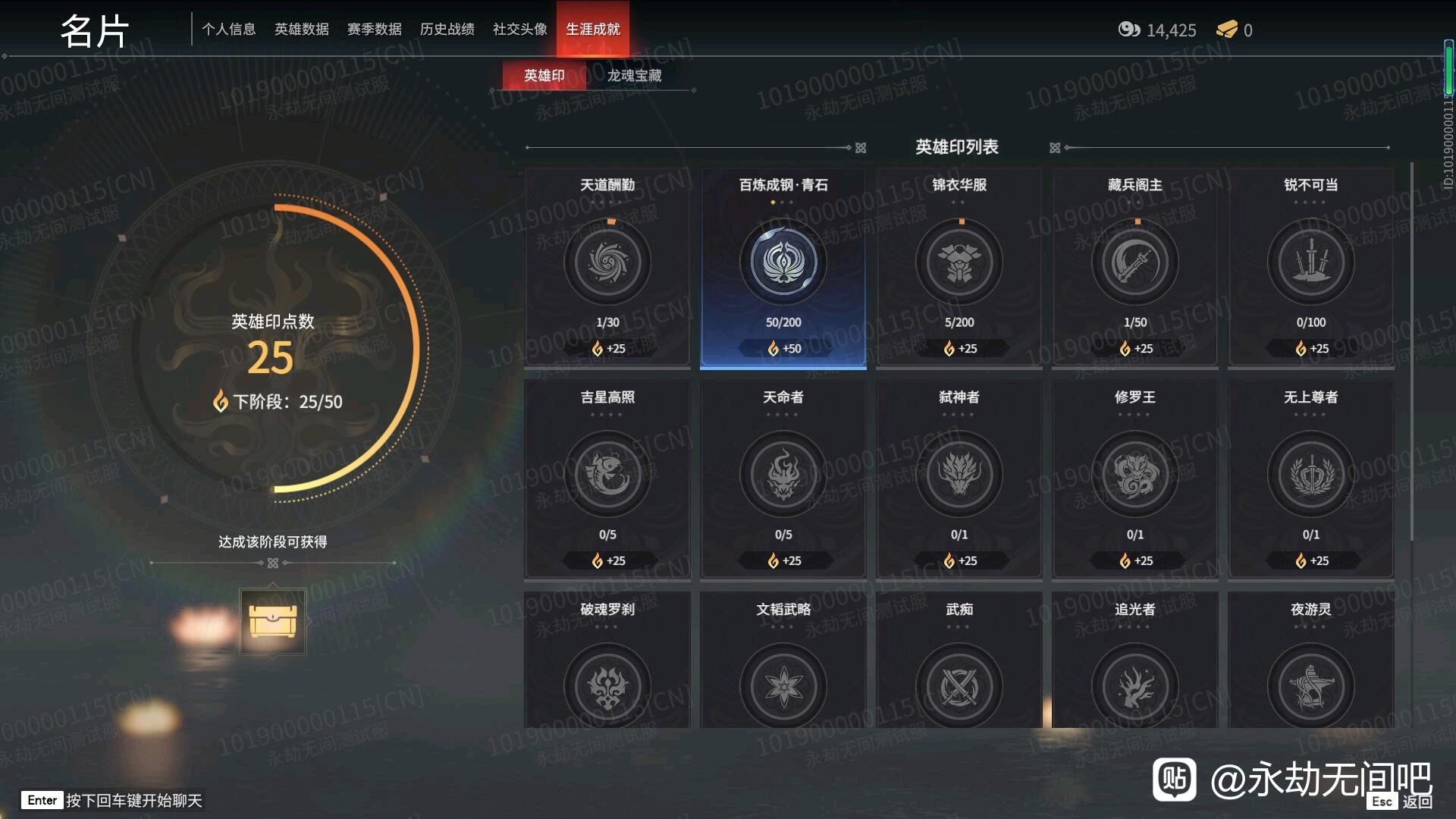Click the 夜游灵 seal icon

pos(1311,685)
